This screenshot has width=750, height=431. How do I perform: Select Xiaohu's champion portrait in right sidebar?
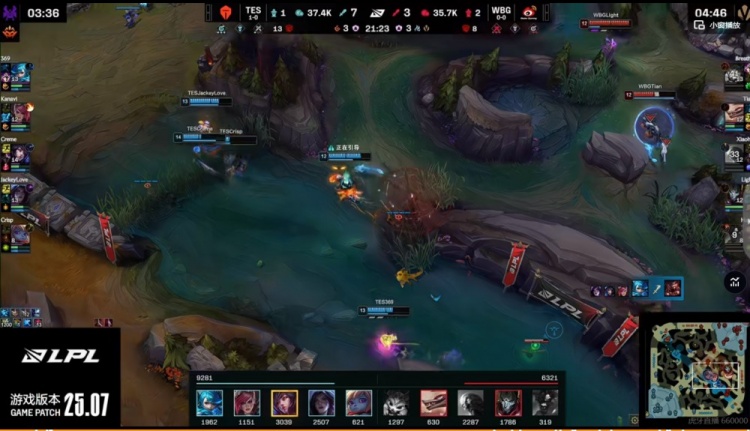click(x=735, y=155)
